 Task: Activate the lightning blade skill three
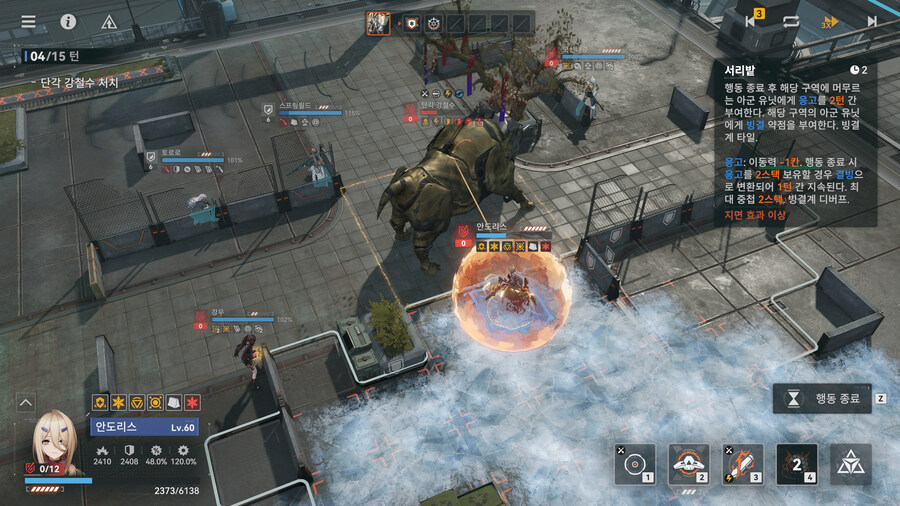coord(742,464)
